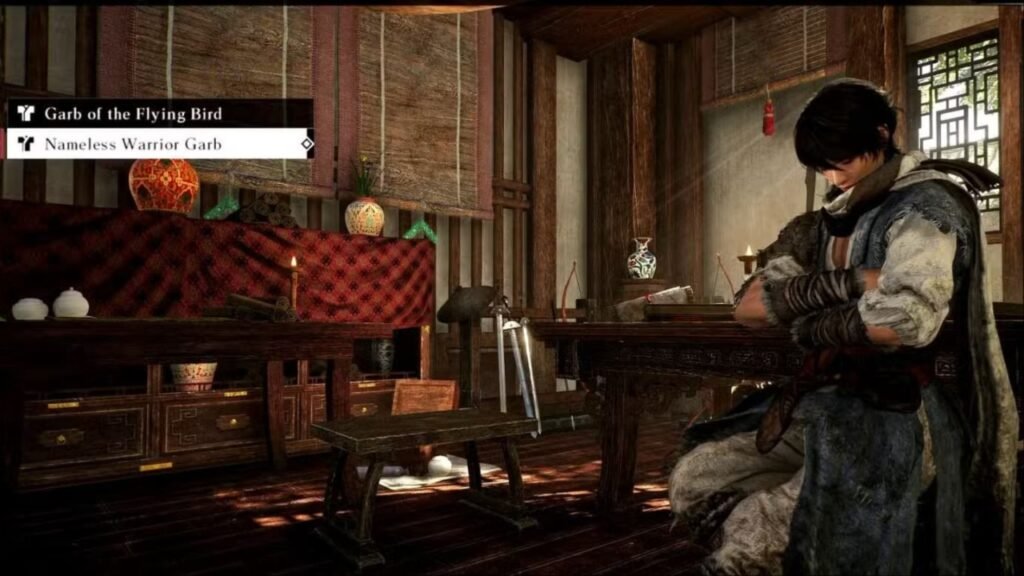
Task: Select Garb of the Flying Bird outfit
Action: pyautogui.click(x=133, y=114)
